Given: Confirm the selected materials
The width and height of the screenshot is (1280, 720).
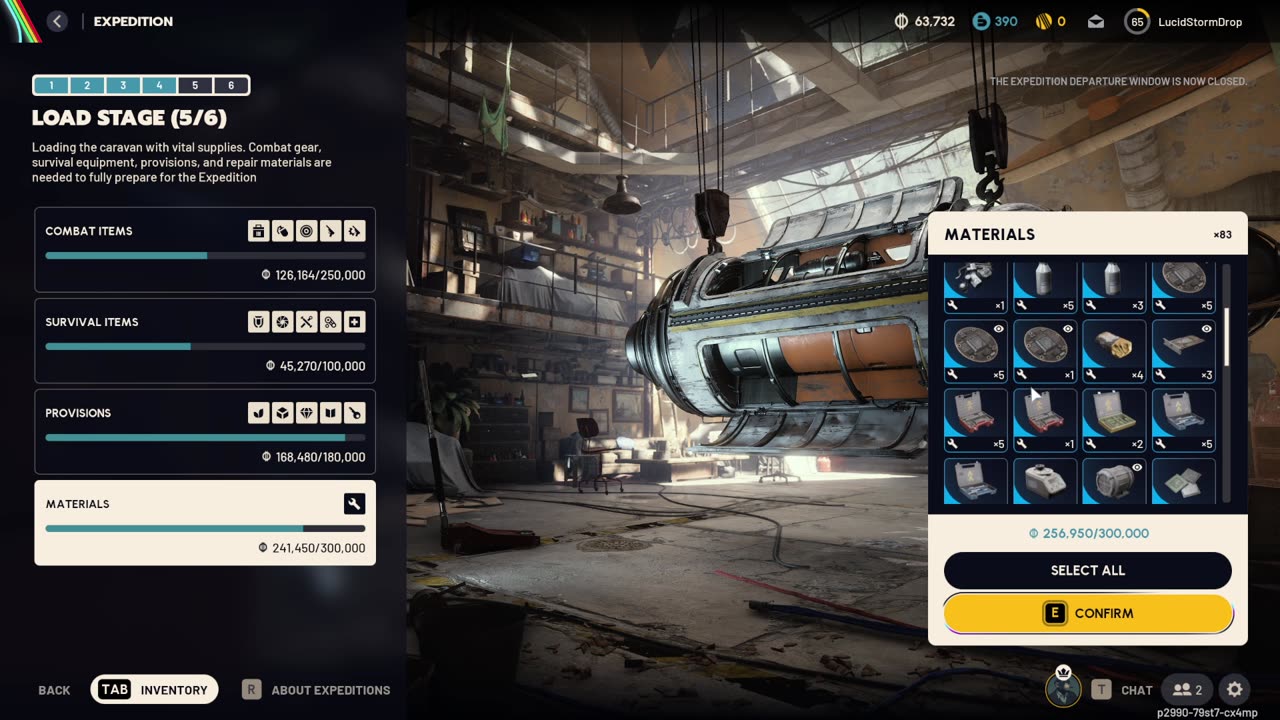Looking at the screenshot, I should (x=1088, y=613).
